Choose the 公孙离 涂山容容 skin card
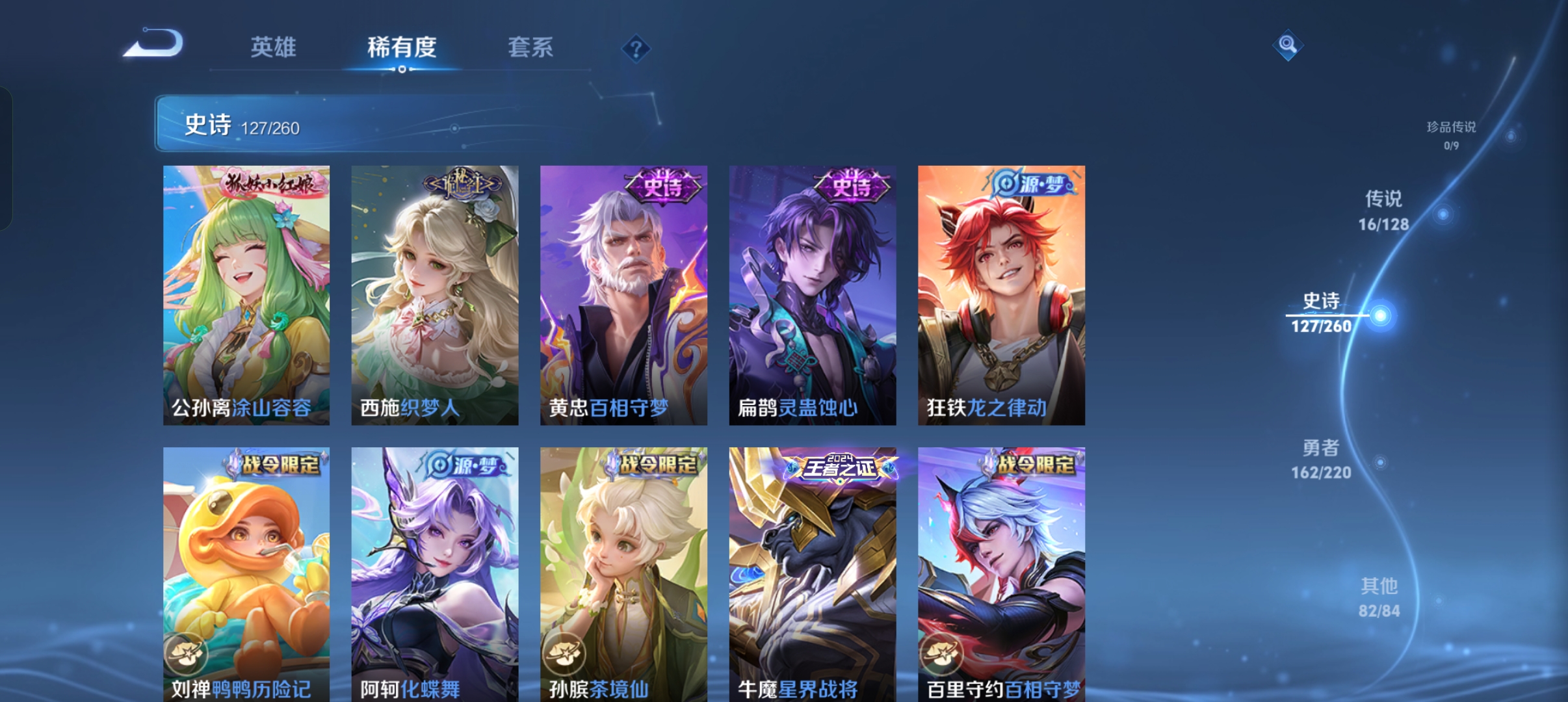The height and width of the screenshot is (702, 1568). (246, 295)
